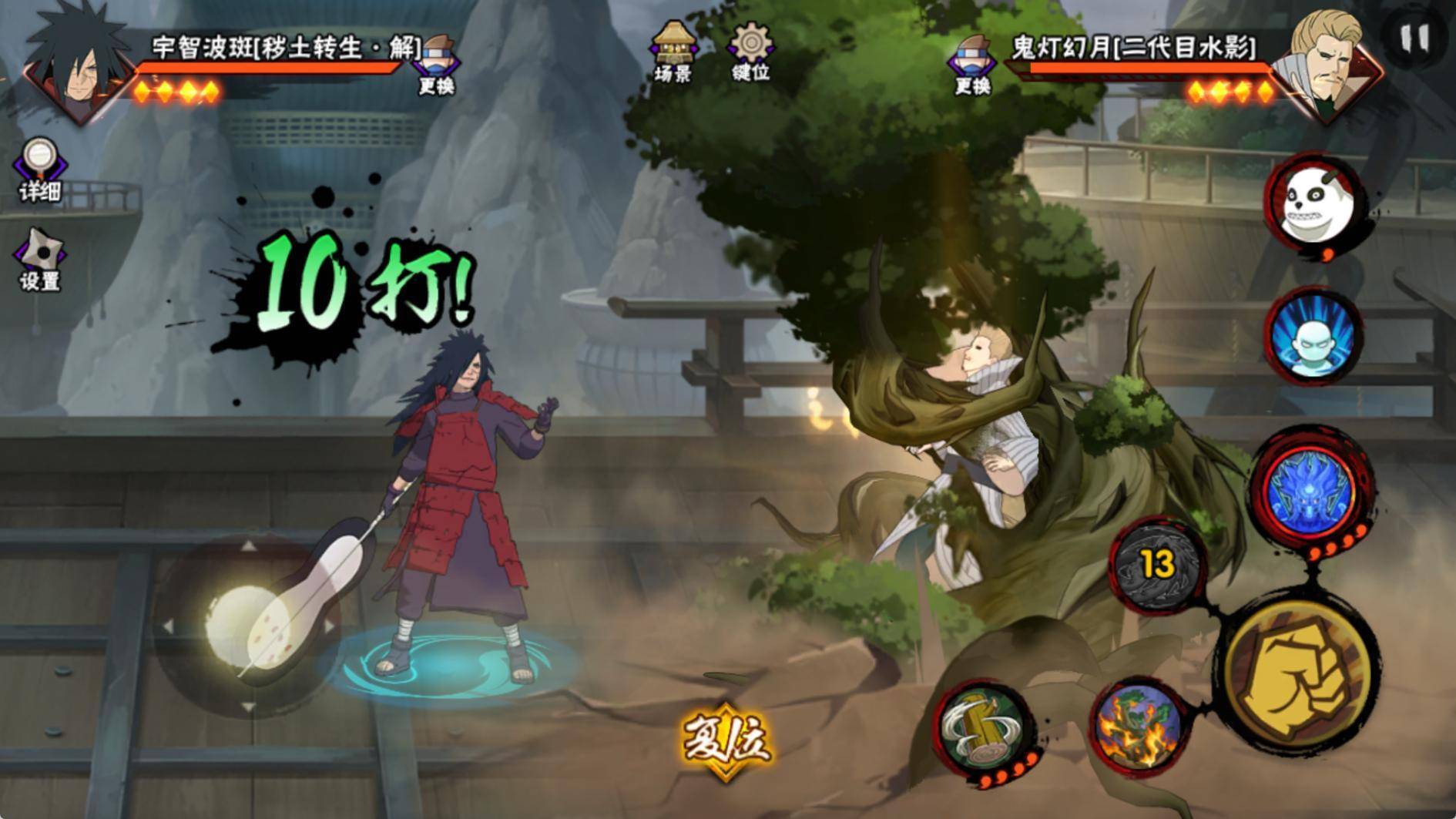1456x819 pixels.
Task: Click Madara's portrait in the corner
Action: click(x=77, y=65)
